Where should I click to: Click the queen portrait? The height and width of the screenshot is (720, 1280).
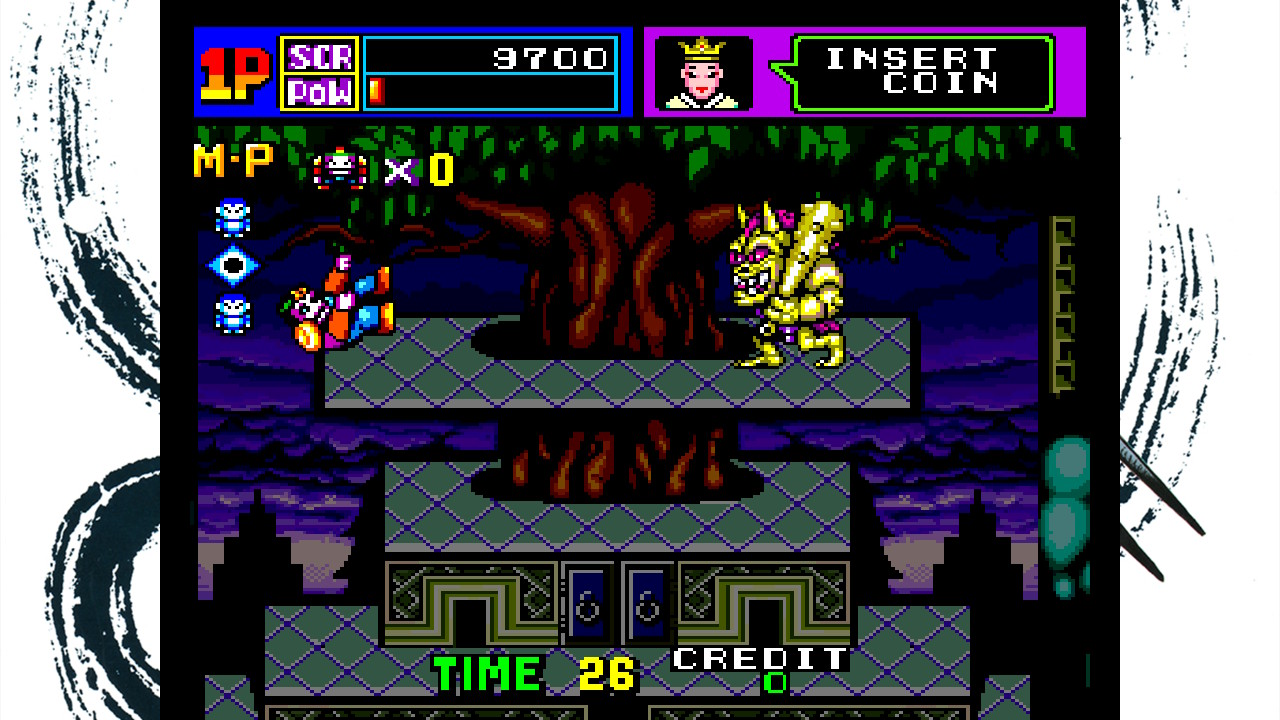tap(703, 71)
